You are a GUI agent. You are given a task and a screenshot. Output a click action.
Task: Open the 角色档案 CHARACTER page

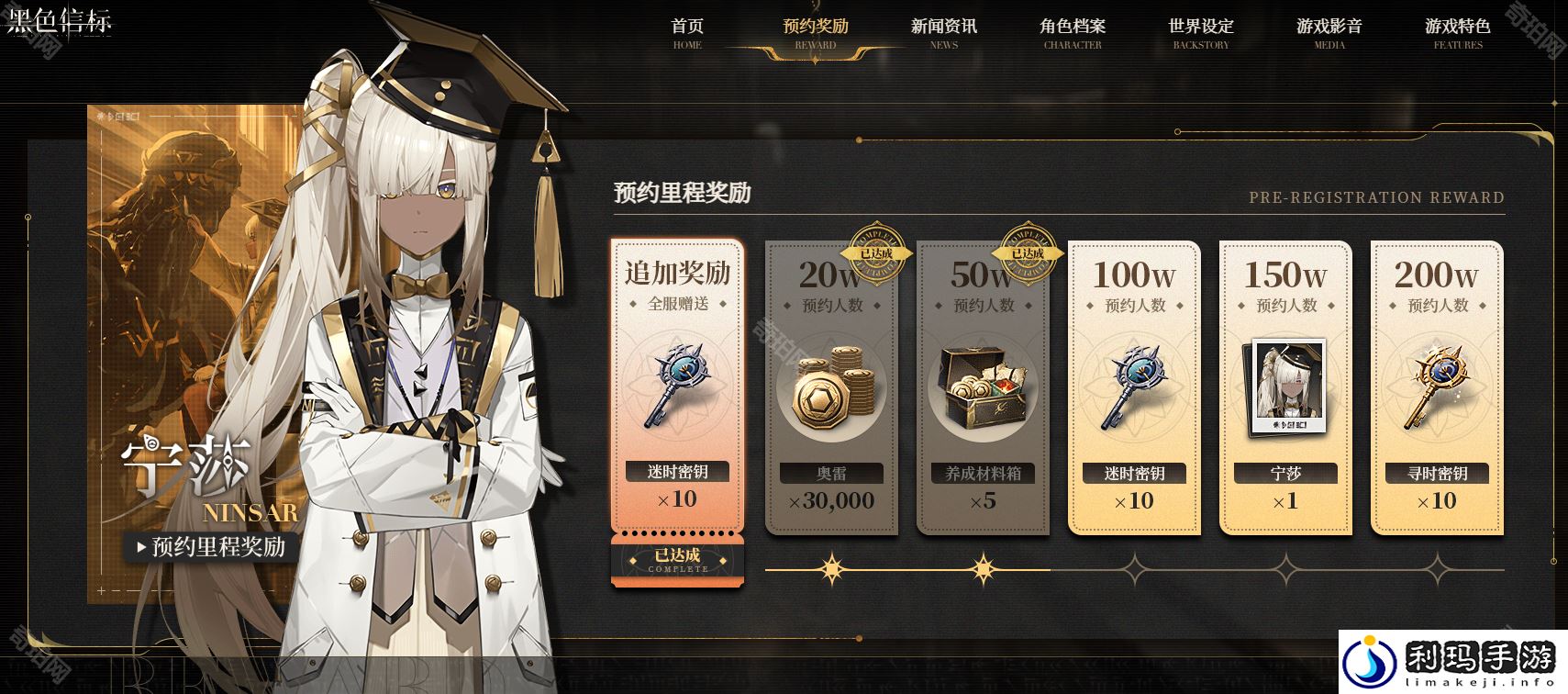click(x=1070, y=32)
